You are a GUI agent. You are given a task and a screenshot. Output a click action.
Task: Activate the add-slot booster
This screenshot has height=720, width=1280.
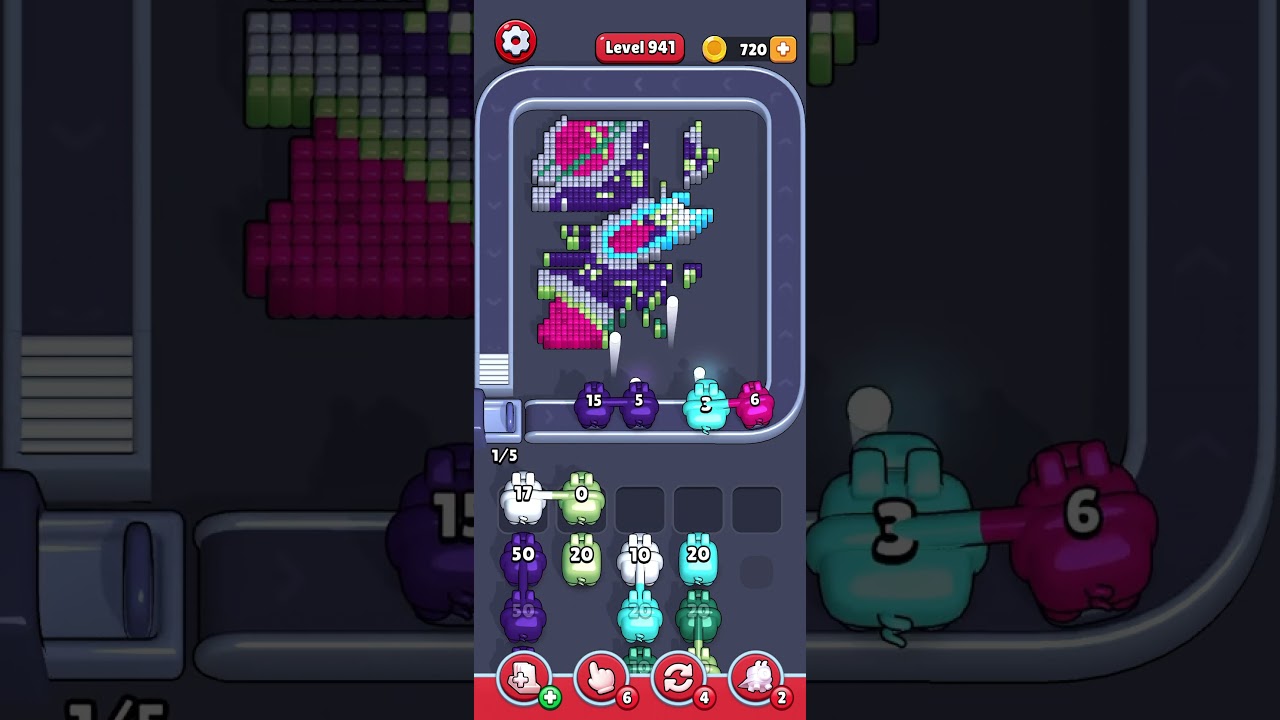524,679
